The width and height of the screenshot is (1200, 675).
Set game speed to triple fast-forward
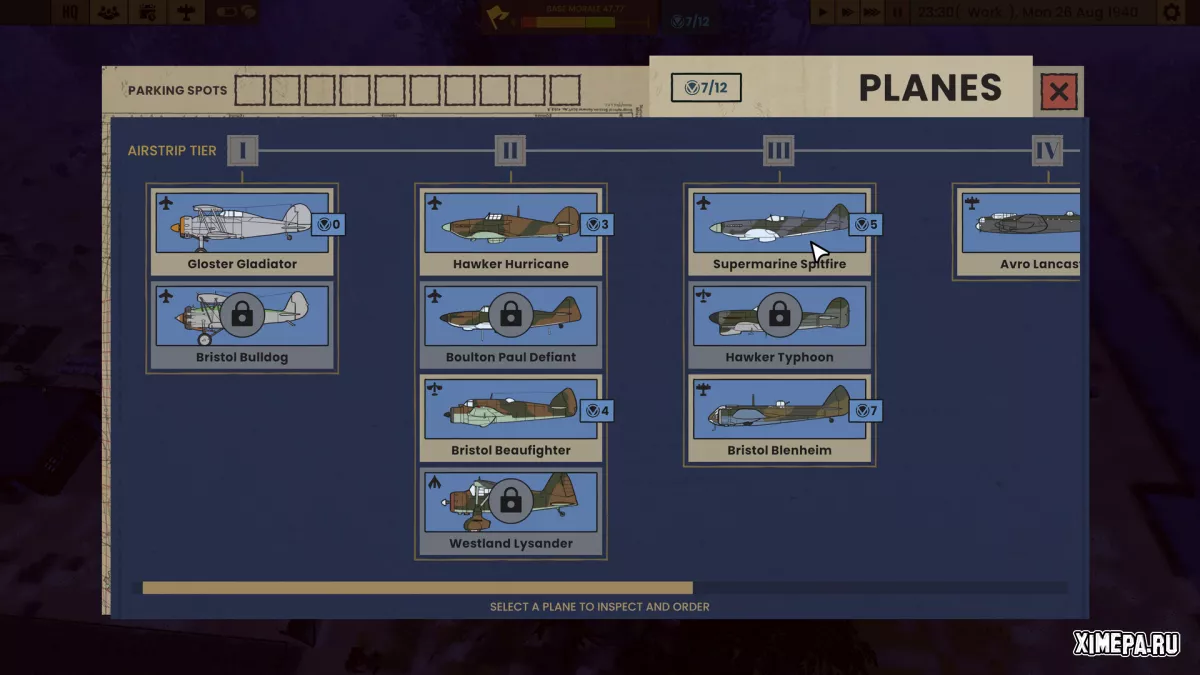pos(873,12)
